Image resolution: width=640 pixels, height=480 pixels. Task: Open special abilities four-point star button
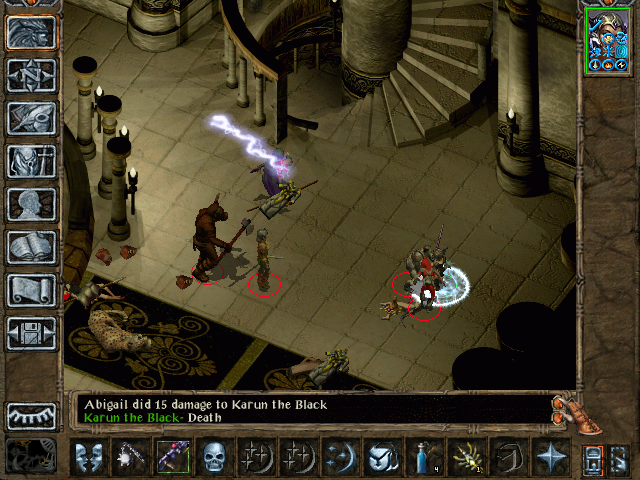point(550,457)
